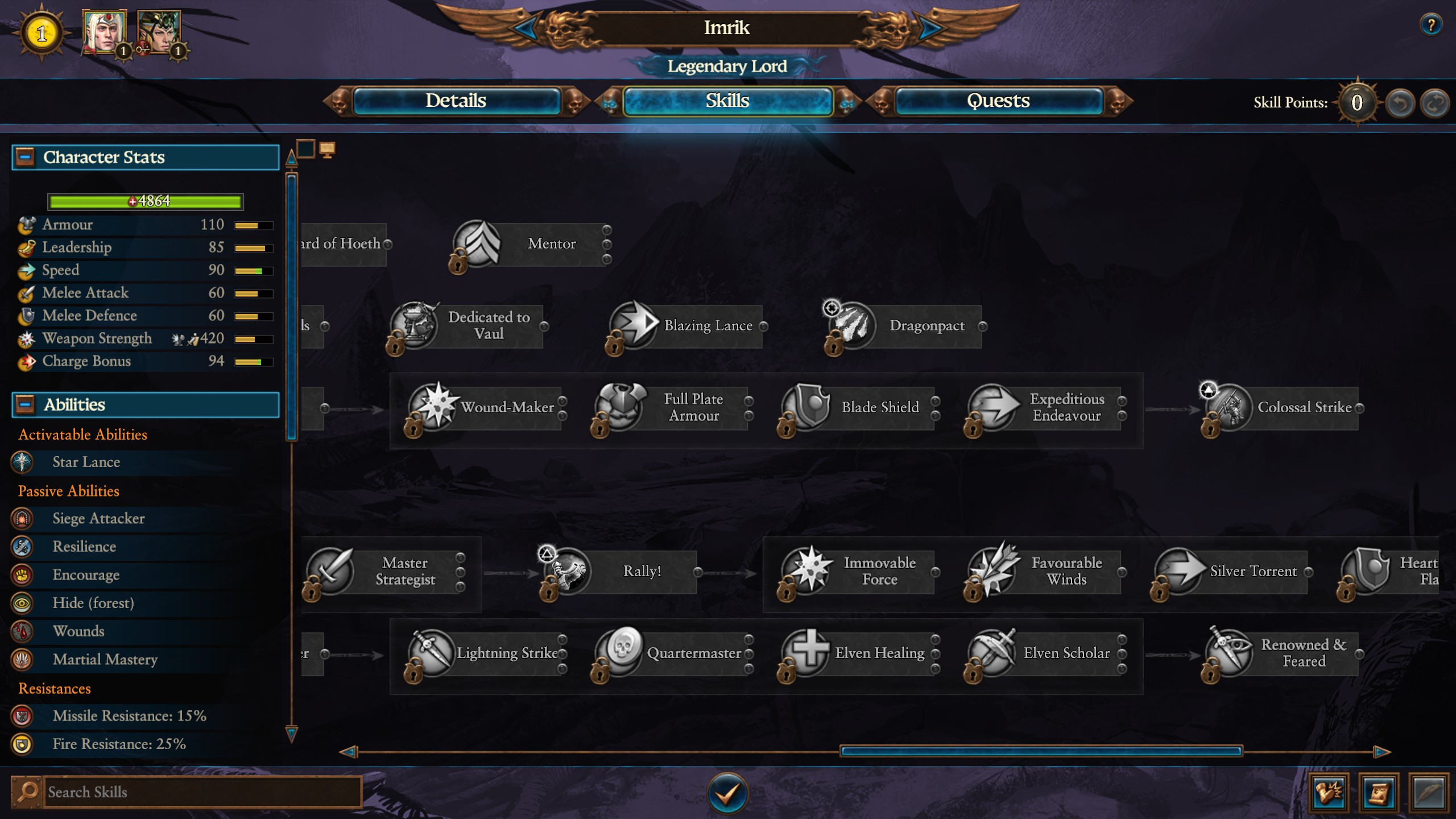Viewport: 1456px width, 819px height.
Task: Select the Elven Healing skill
Action: tap(860, 653)
